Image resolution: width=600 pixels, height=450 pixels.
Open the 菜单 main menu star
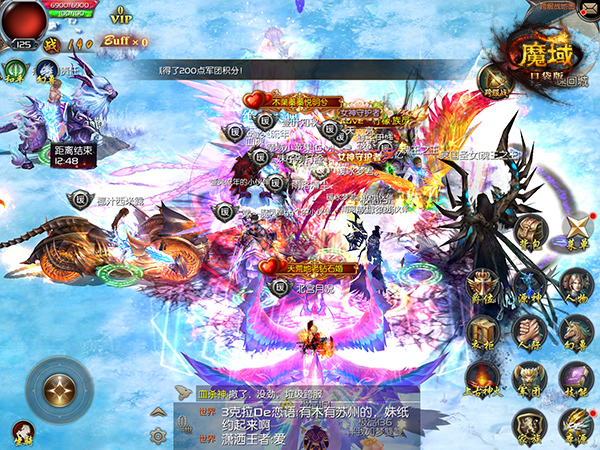578,230
